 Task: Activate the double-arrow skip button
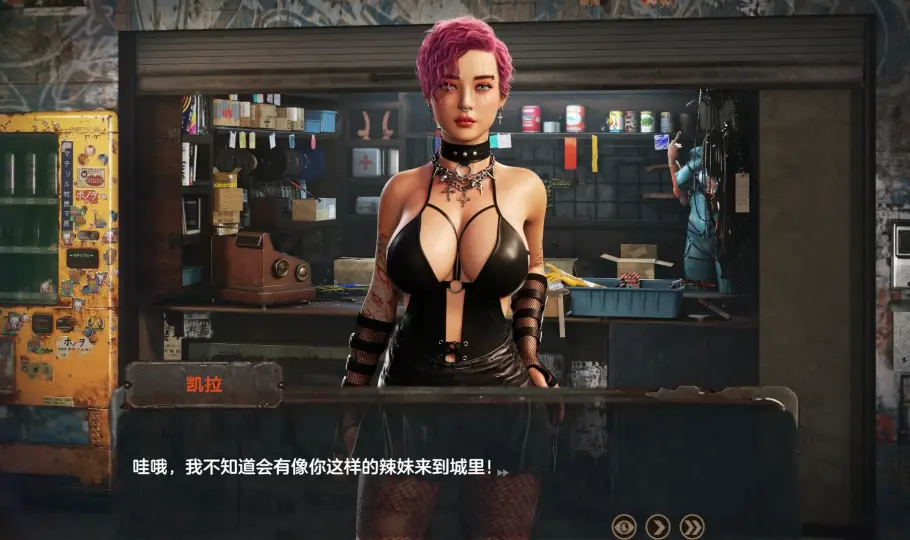(692, 526)
